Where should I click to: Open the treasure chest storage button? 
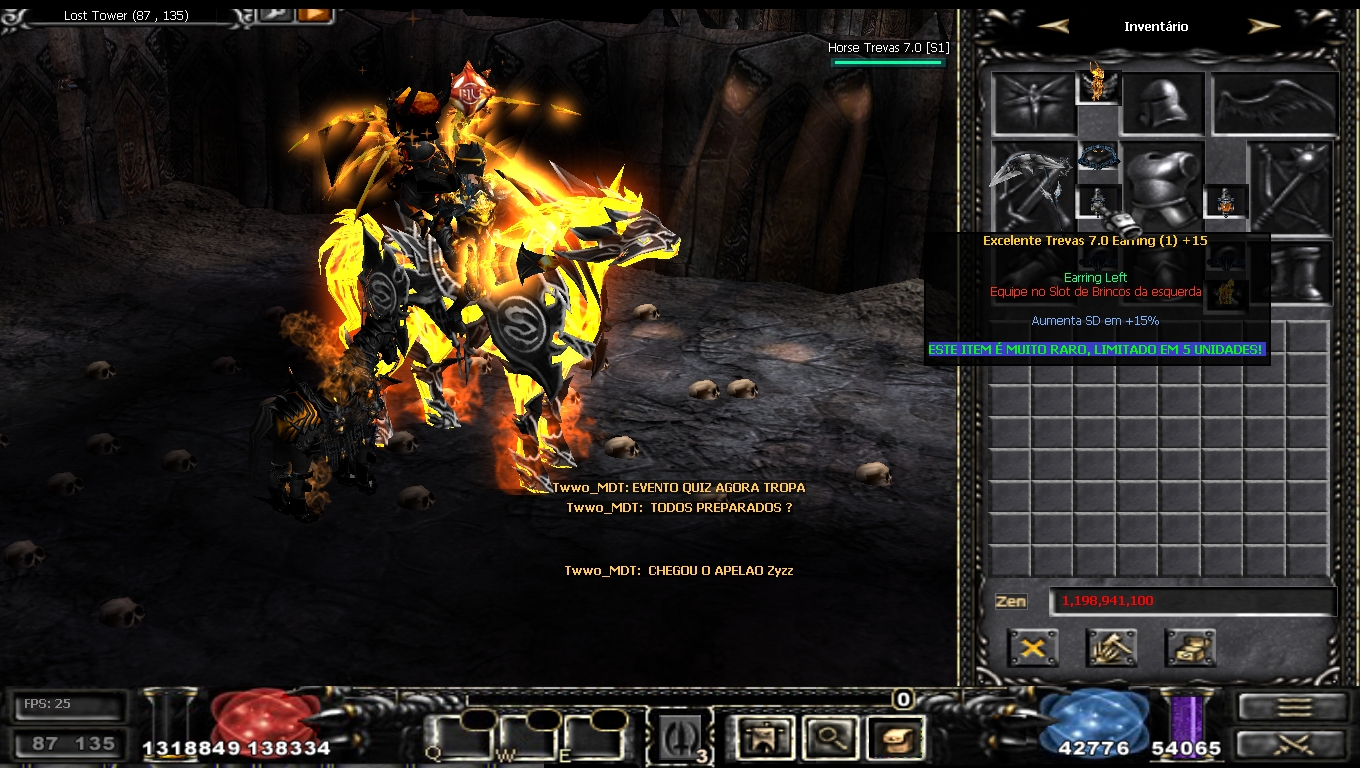pos(1190,648)
